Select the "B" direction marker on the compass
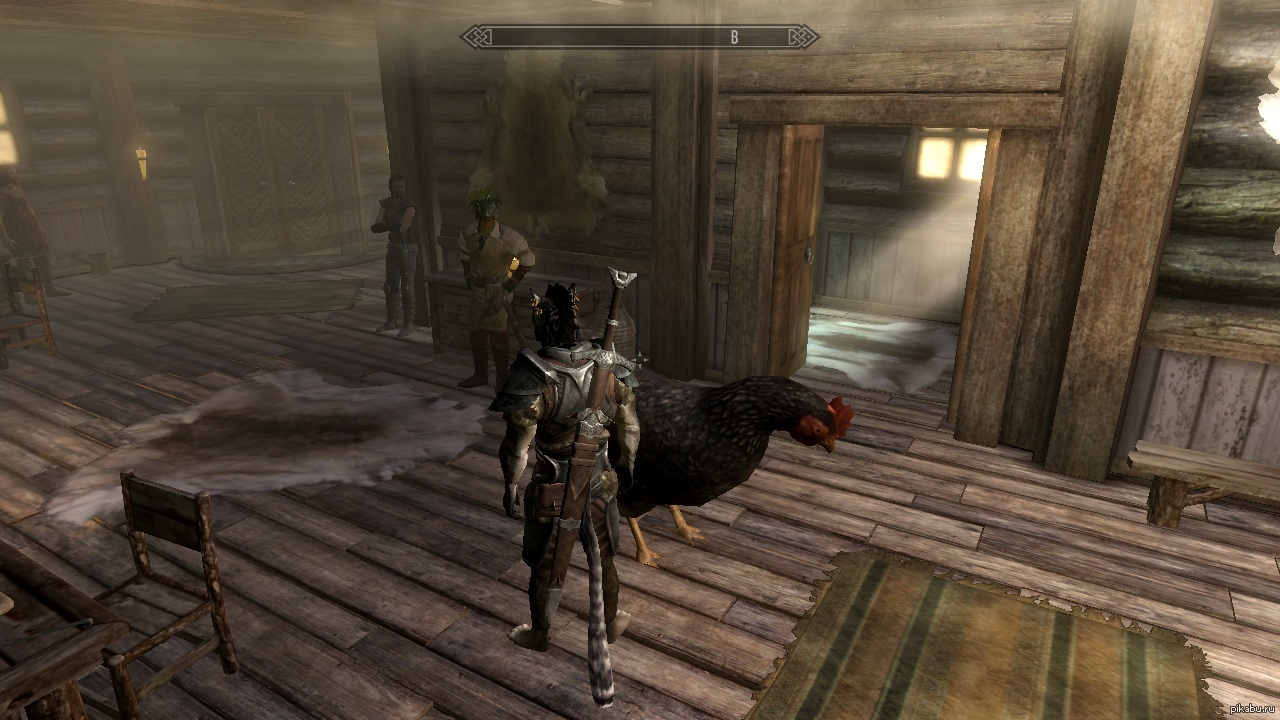This screenshot has width=1280, height=720. [734, 38]
